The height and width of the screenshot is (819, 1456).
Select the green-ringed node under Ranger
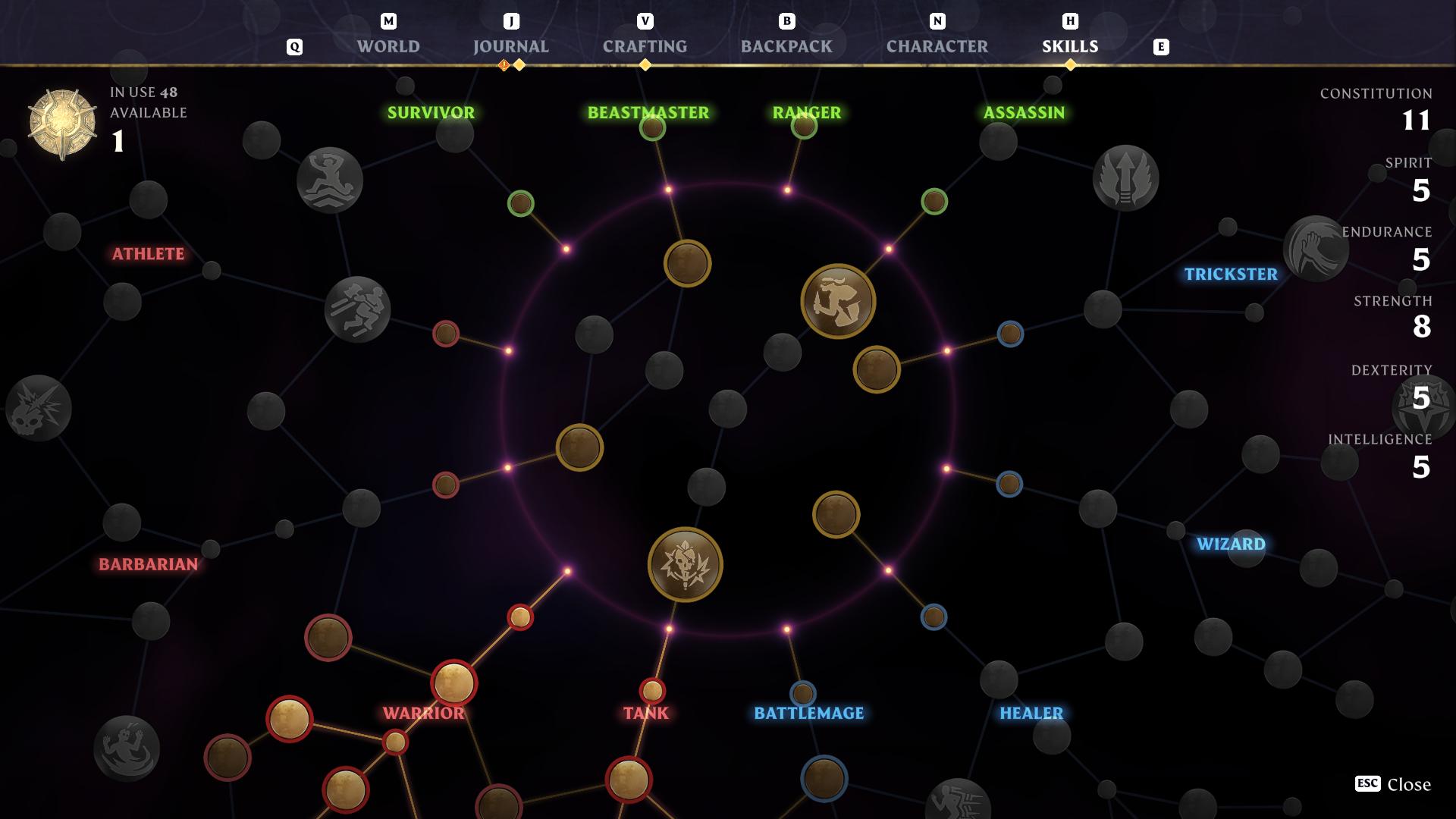pyautogui.click(x=804, y=126)
